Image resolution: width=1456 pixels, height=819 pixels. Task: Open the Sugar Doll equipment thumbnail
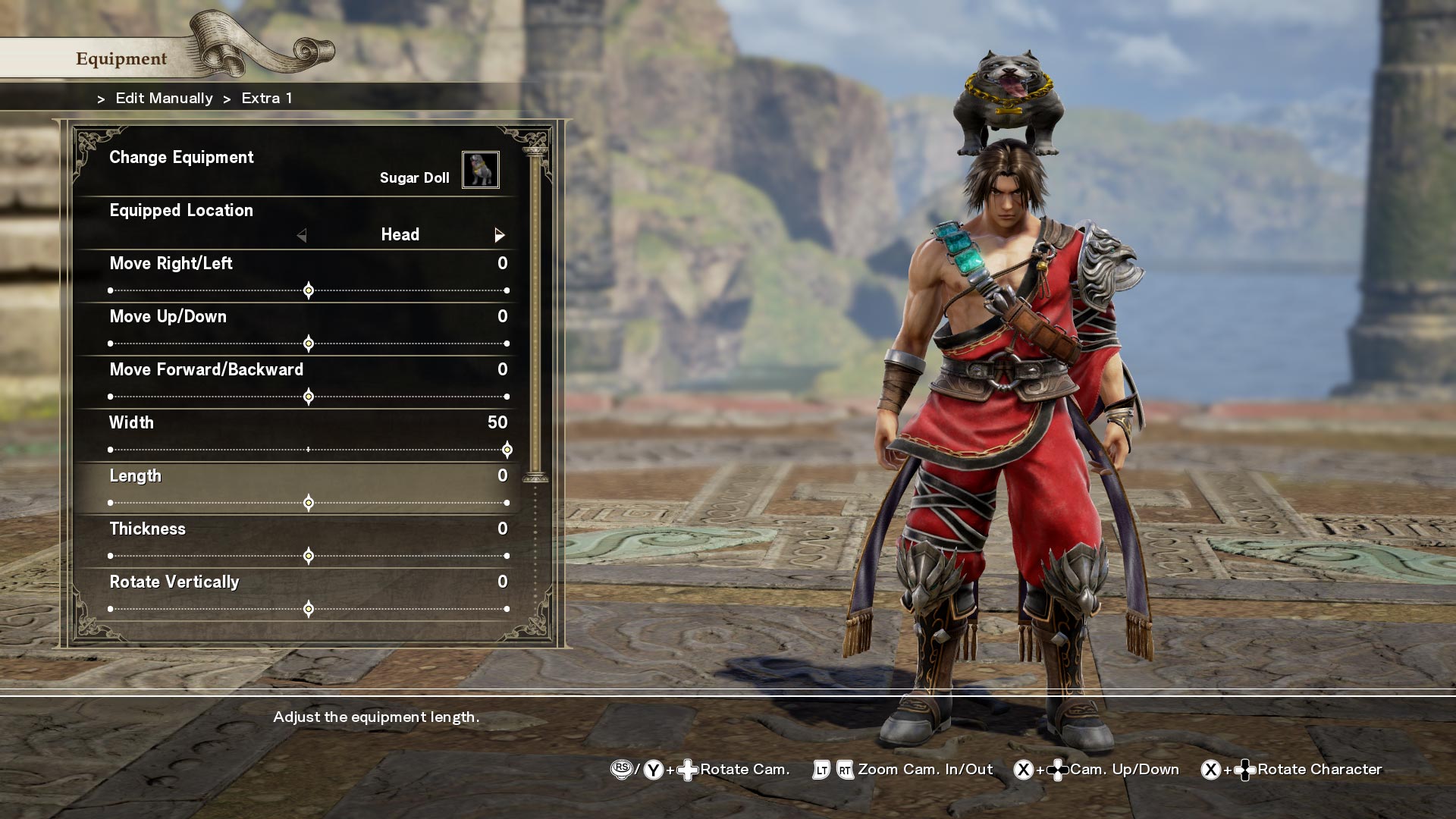480,170
